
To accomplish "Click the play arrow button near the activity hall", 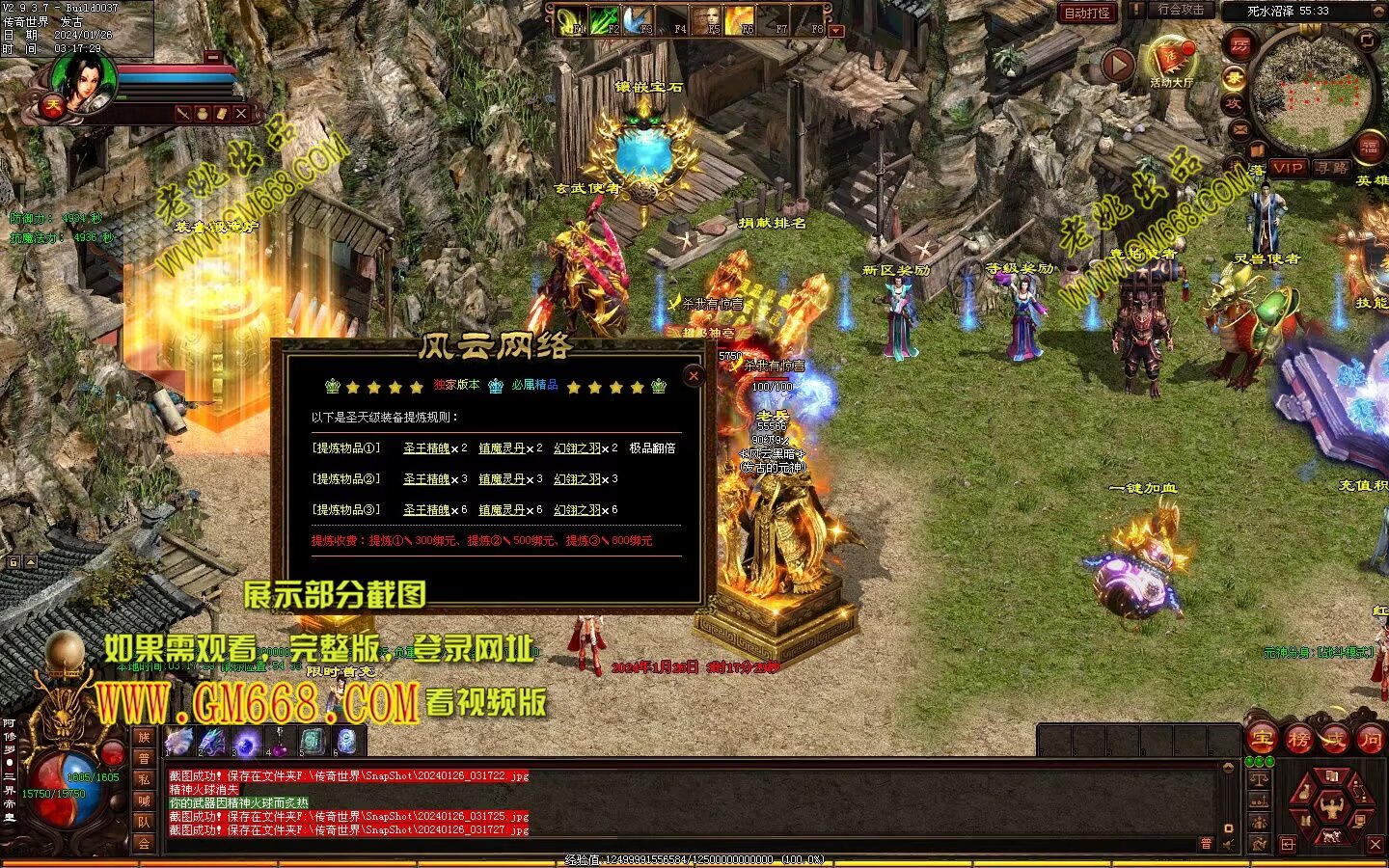I will coord(1117,66).
